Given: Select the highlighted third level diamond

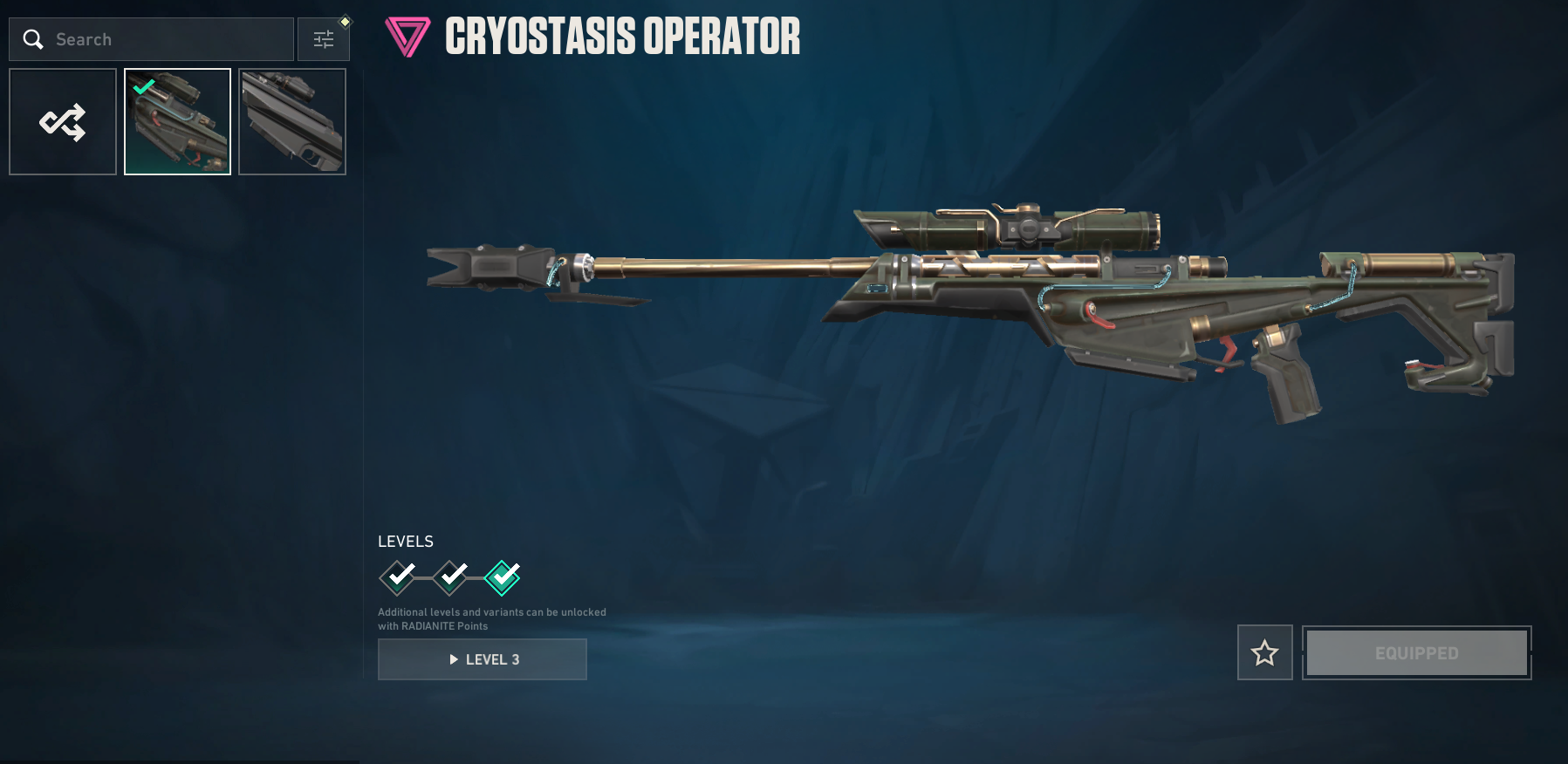Looking at the screenshot, I should [x=503, y=576].
